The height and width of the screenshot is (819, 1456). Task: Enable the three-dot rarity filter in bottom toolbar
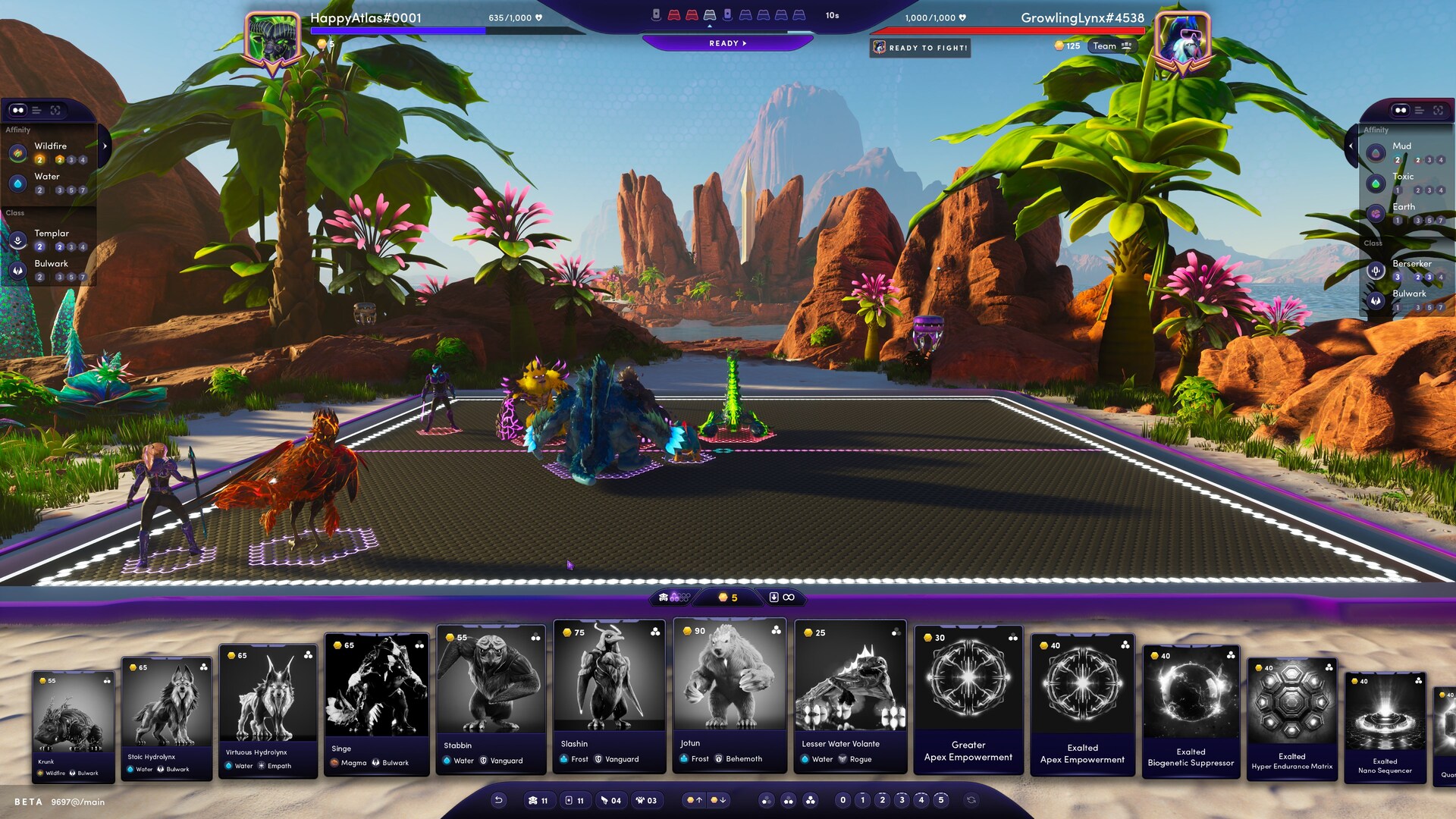tap(811, 800)
